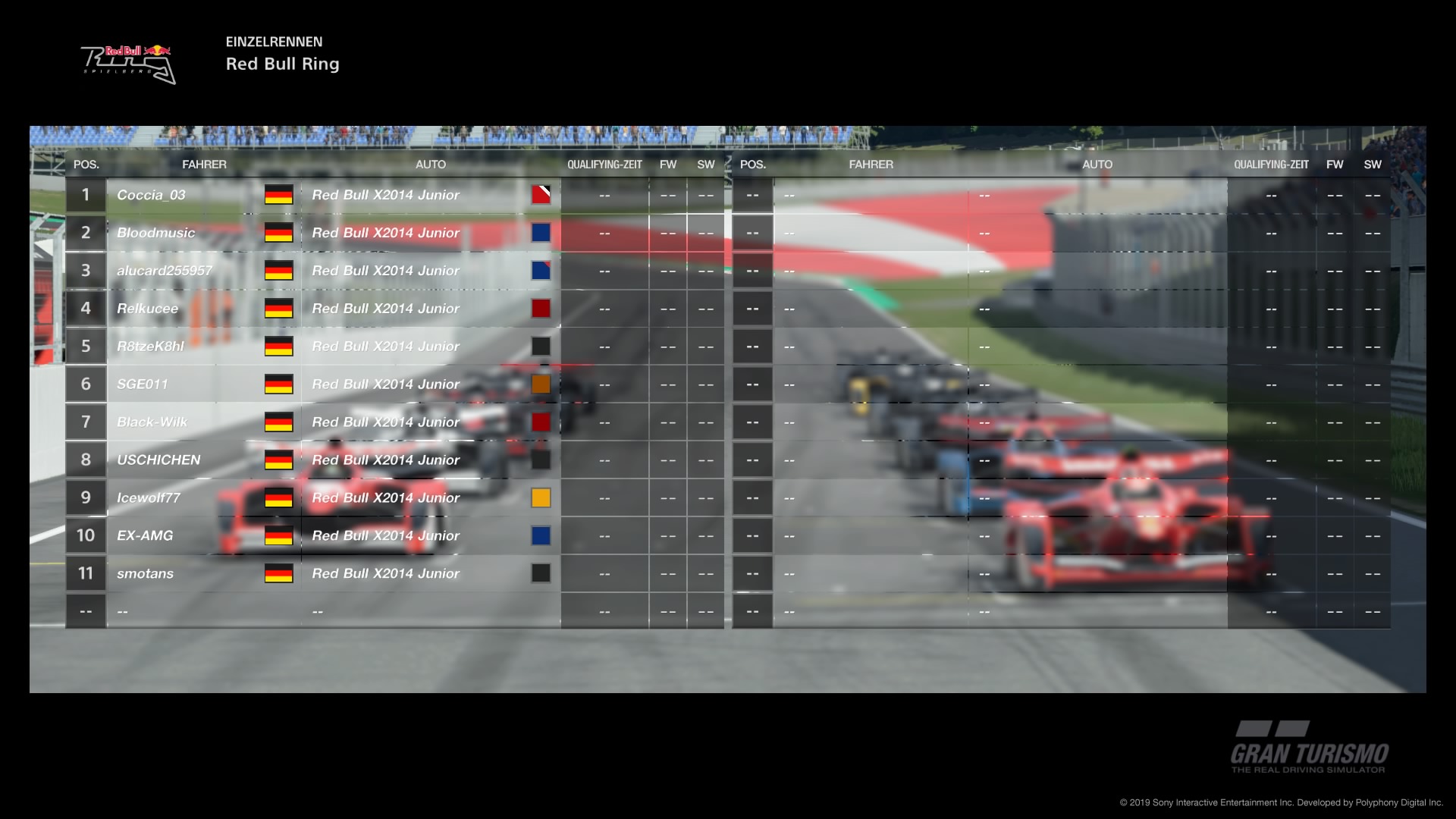
Task: Click the German flag beside Bloodmusic
Action: coord(279,233)
